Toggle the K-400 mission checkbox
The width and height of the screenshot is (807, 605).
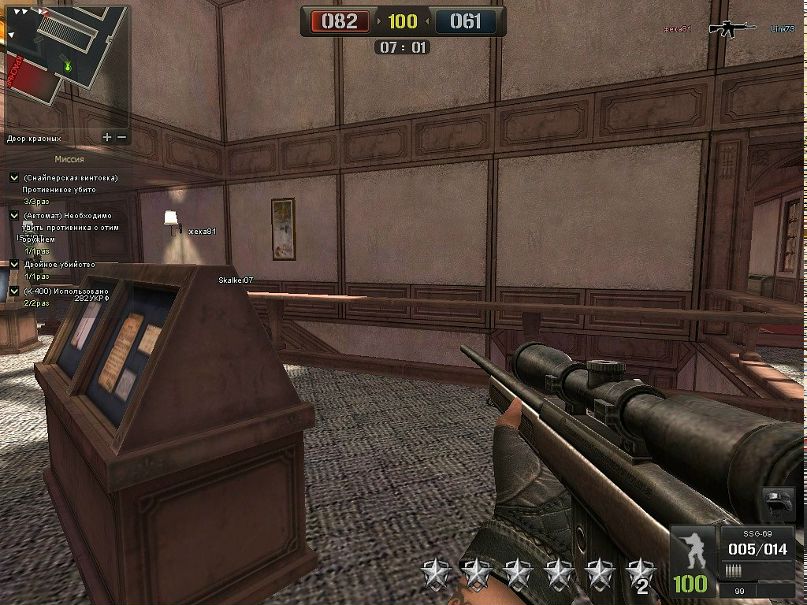click(x=14, y=291)
